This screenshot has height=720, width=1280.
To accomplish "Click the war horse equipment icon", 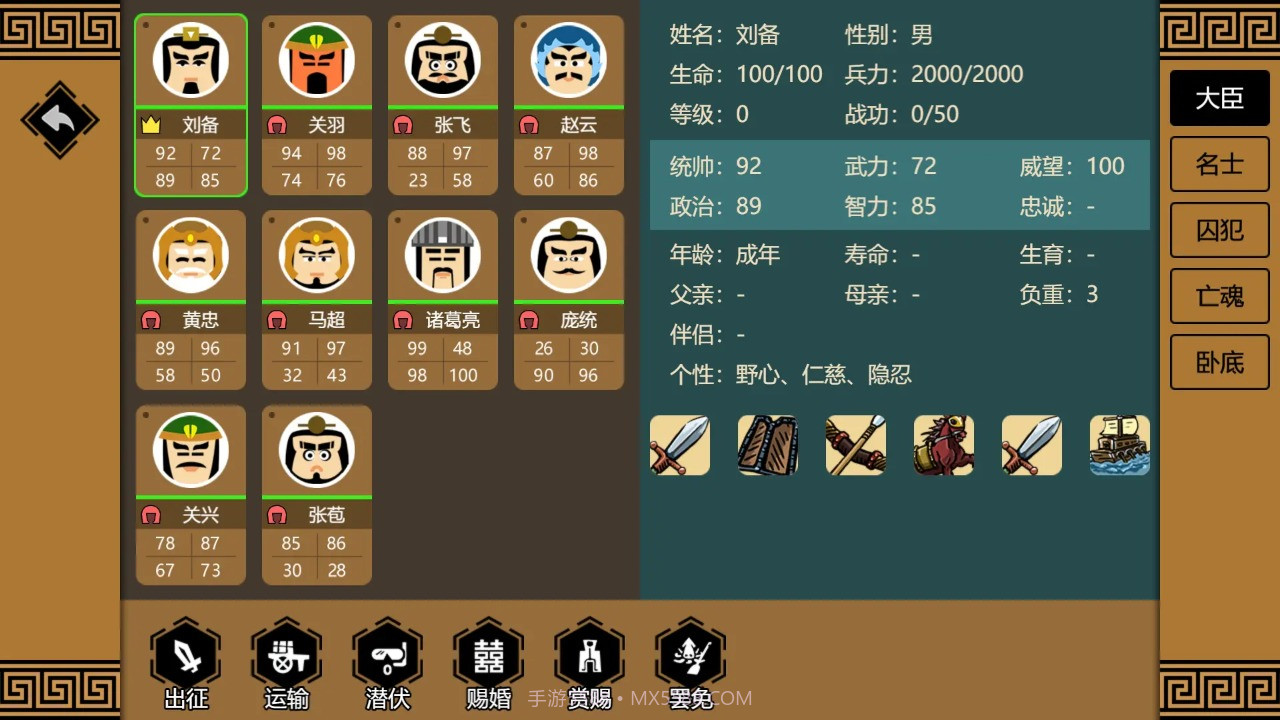I will click(943, 445).
